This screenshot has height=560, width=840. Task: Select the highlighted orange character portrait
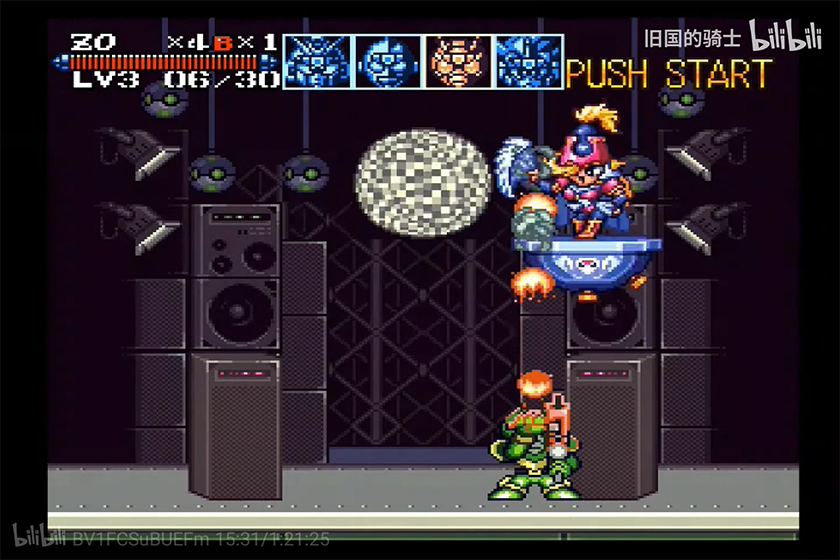coord(458,61)
